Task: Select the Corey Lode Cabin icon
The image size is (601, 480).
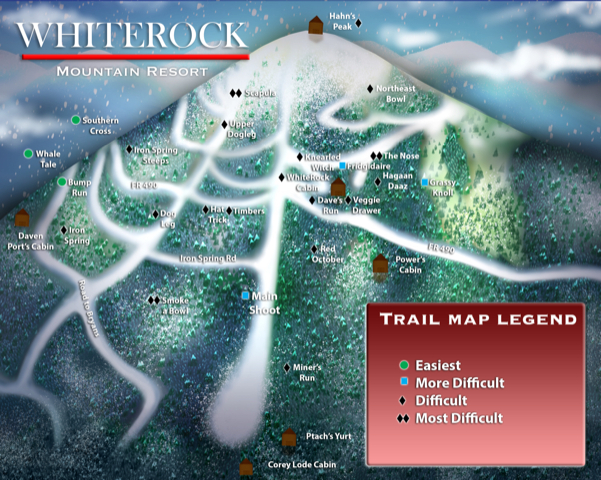Action: click(x=247, y=467)
